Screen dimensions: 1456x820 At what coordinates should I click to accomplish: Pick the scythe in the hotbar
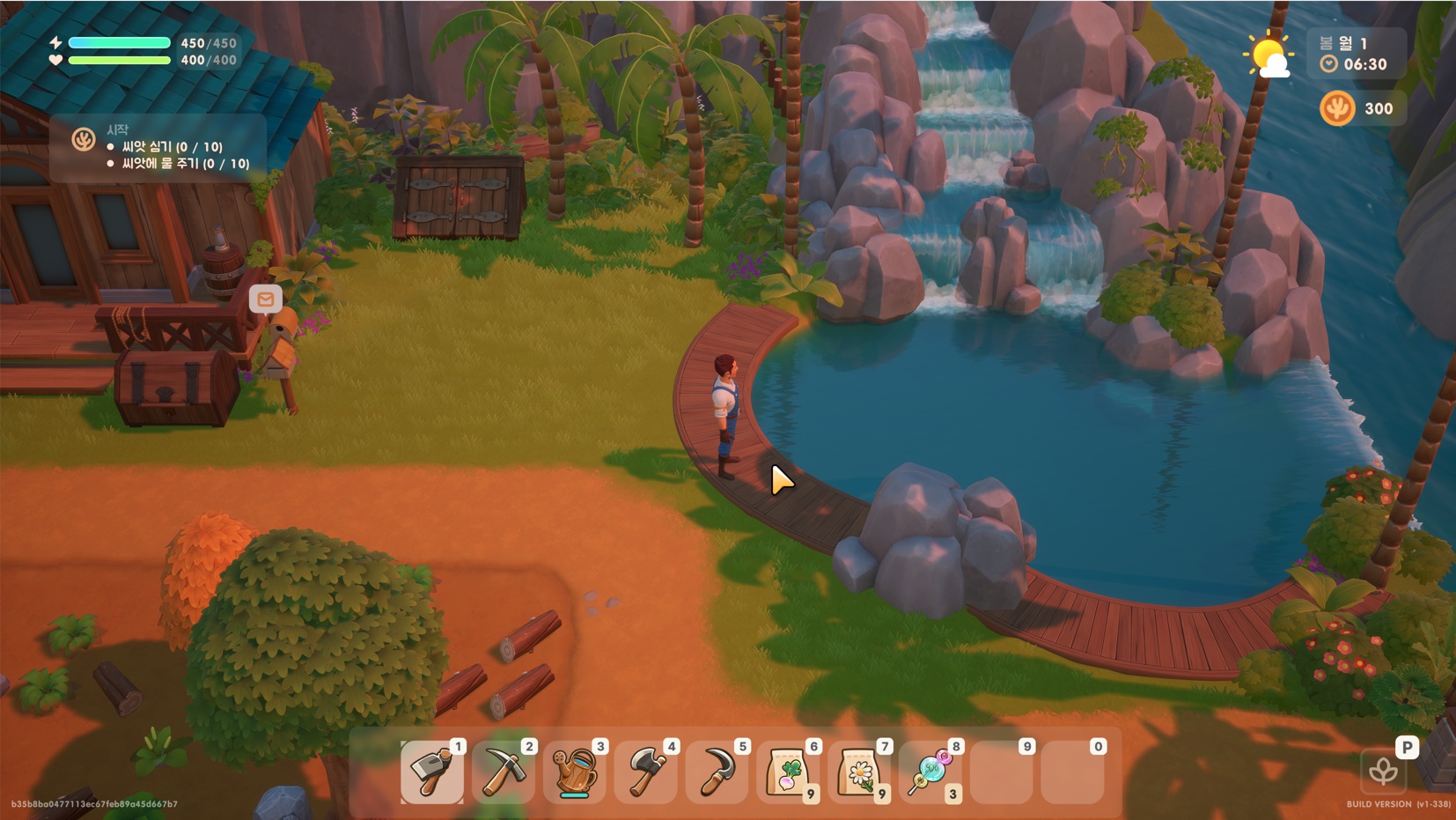point(717,772)
